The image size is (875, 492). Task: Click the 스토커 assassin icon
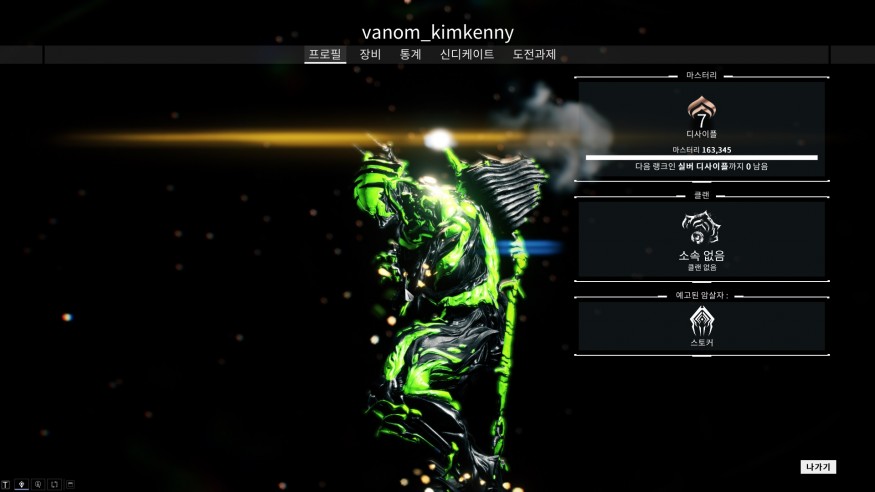point(701,322)
